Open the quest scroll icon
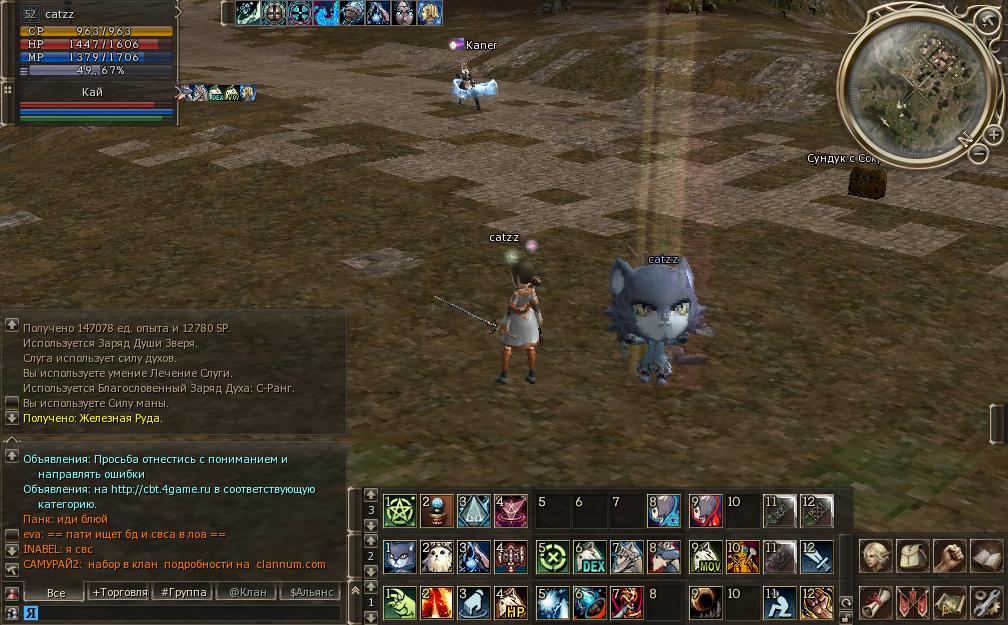Image resolution: width=1008 pixels, height=625 pixels. tap(874, 602)
